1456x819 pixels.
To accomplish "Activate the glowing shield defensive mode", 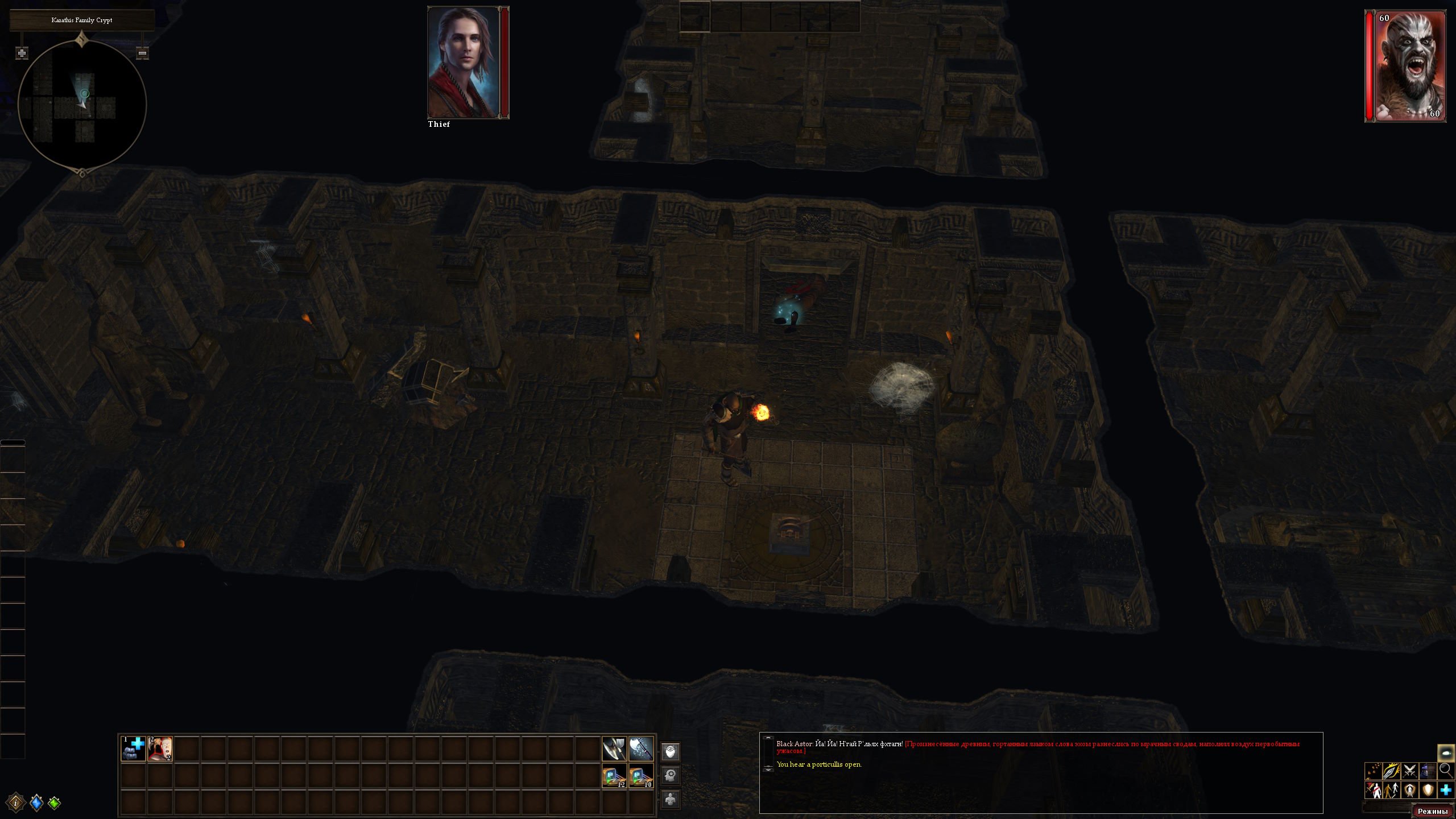I will (1428, 790).
